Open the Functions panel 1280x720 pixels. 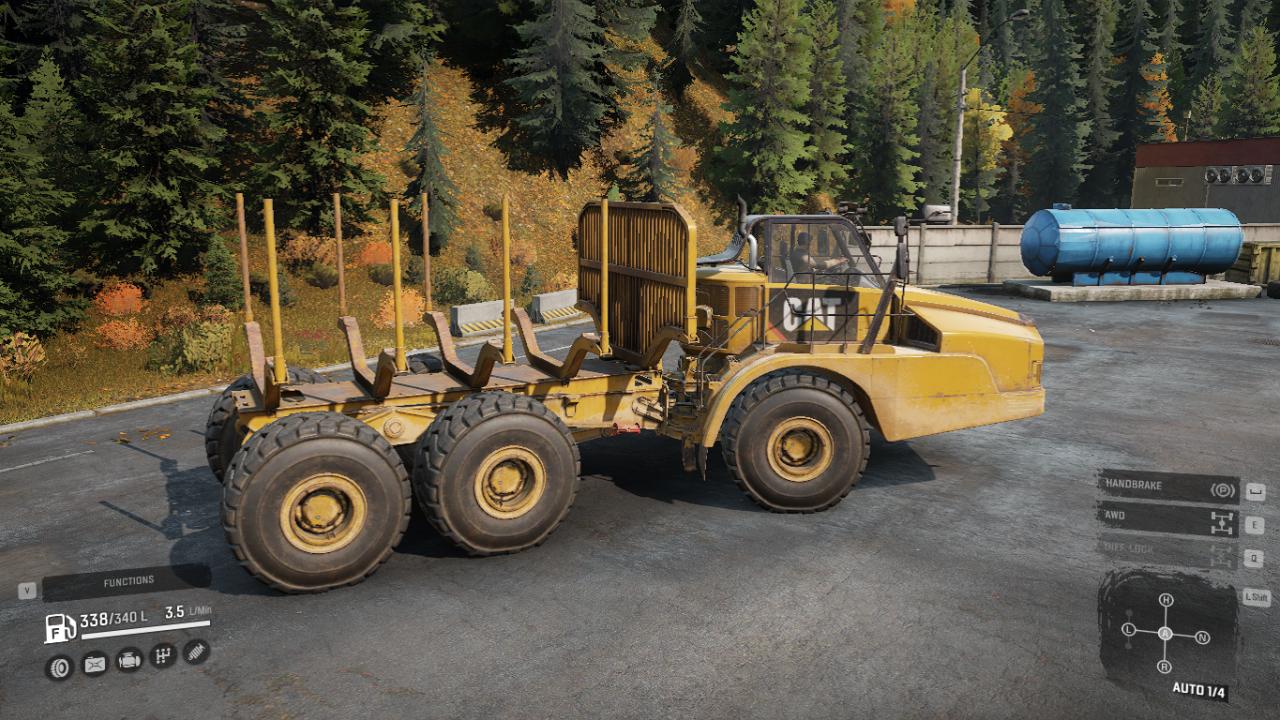pos(127,582)
